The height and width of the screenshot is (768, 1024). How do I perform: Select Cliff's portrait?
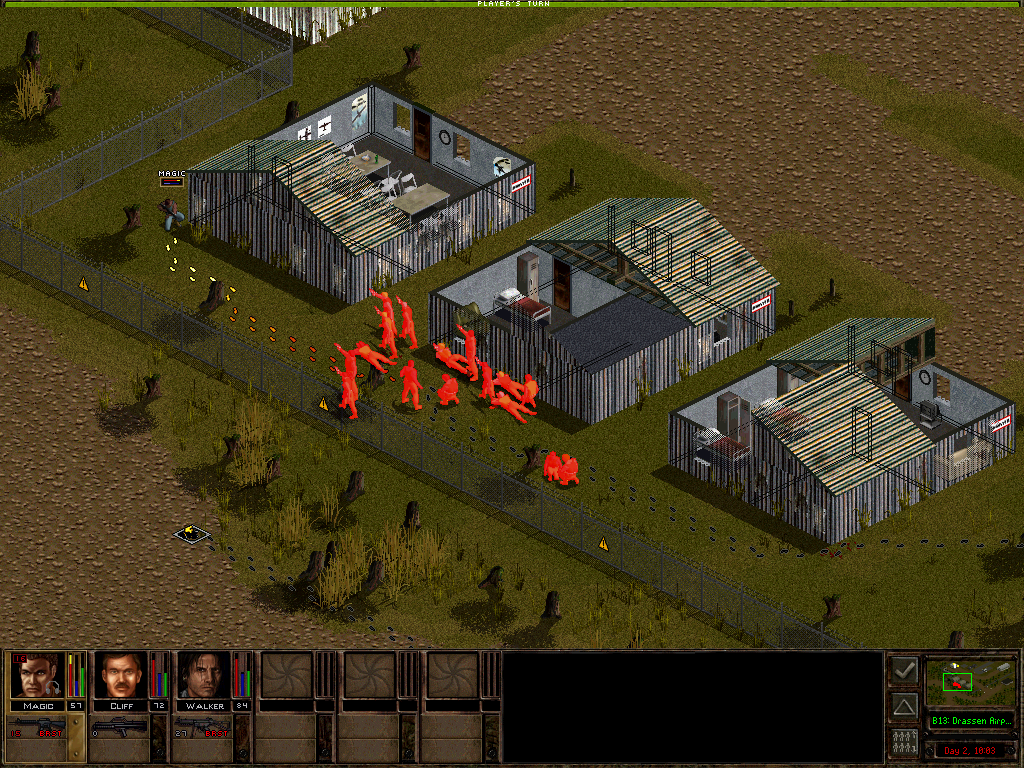coord(121,676)
